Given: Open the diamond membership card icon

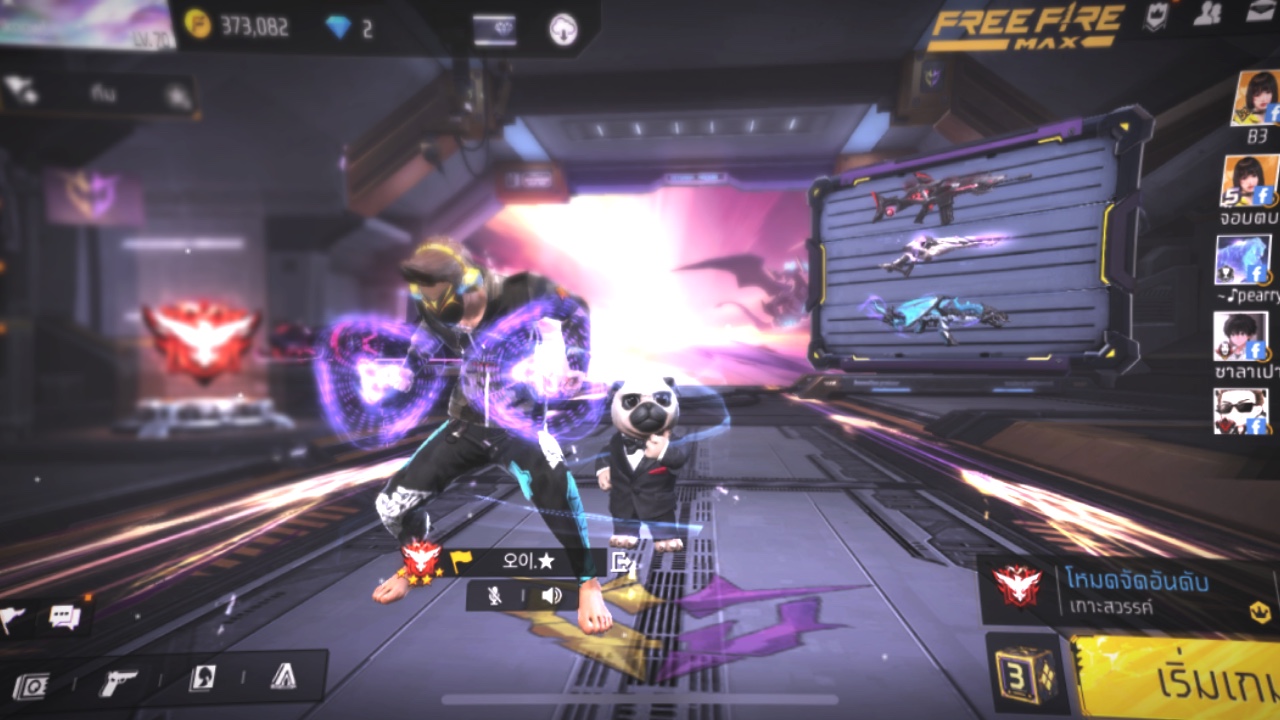Looking at the screenshot, I should point(494,29).
